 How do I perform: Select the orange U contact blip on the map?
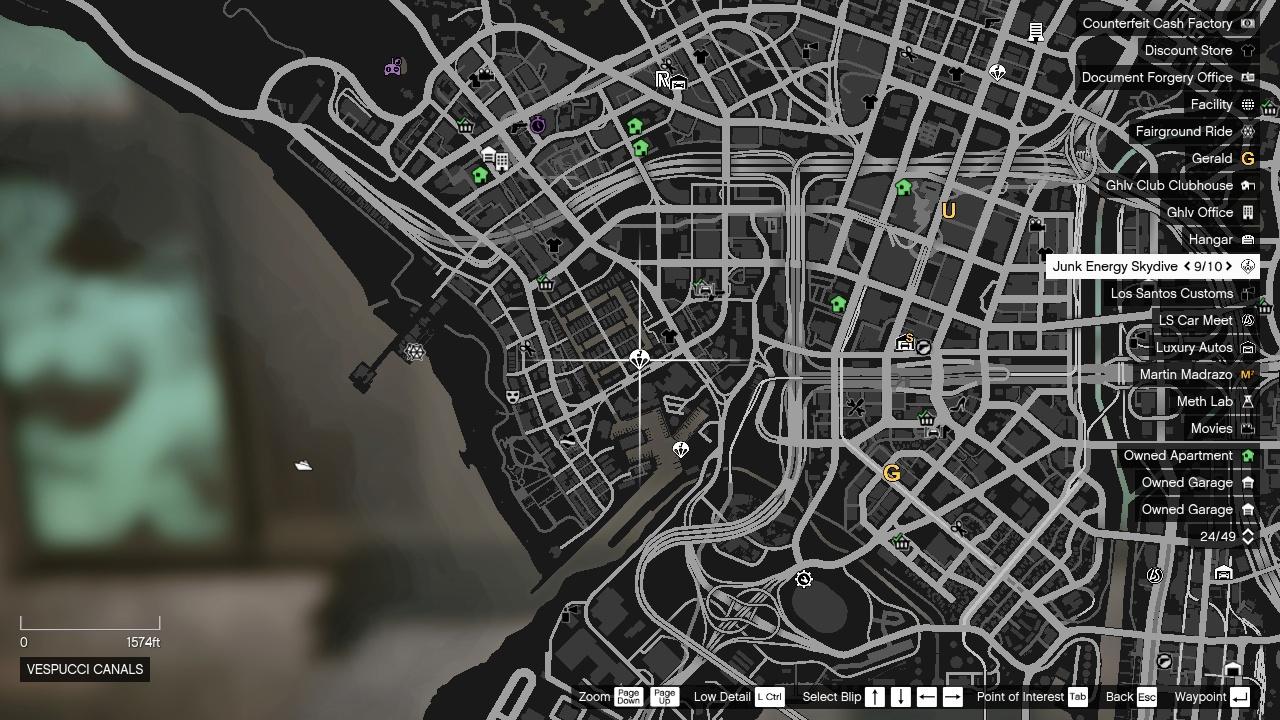coord(948,211)
